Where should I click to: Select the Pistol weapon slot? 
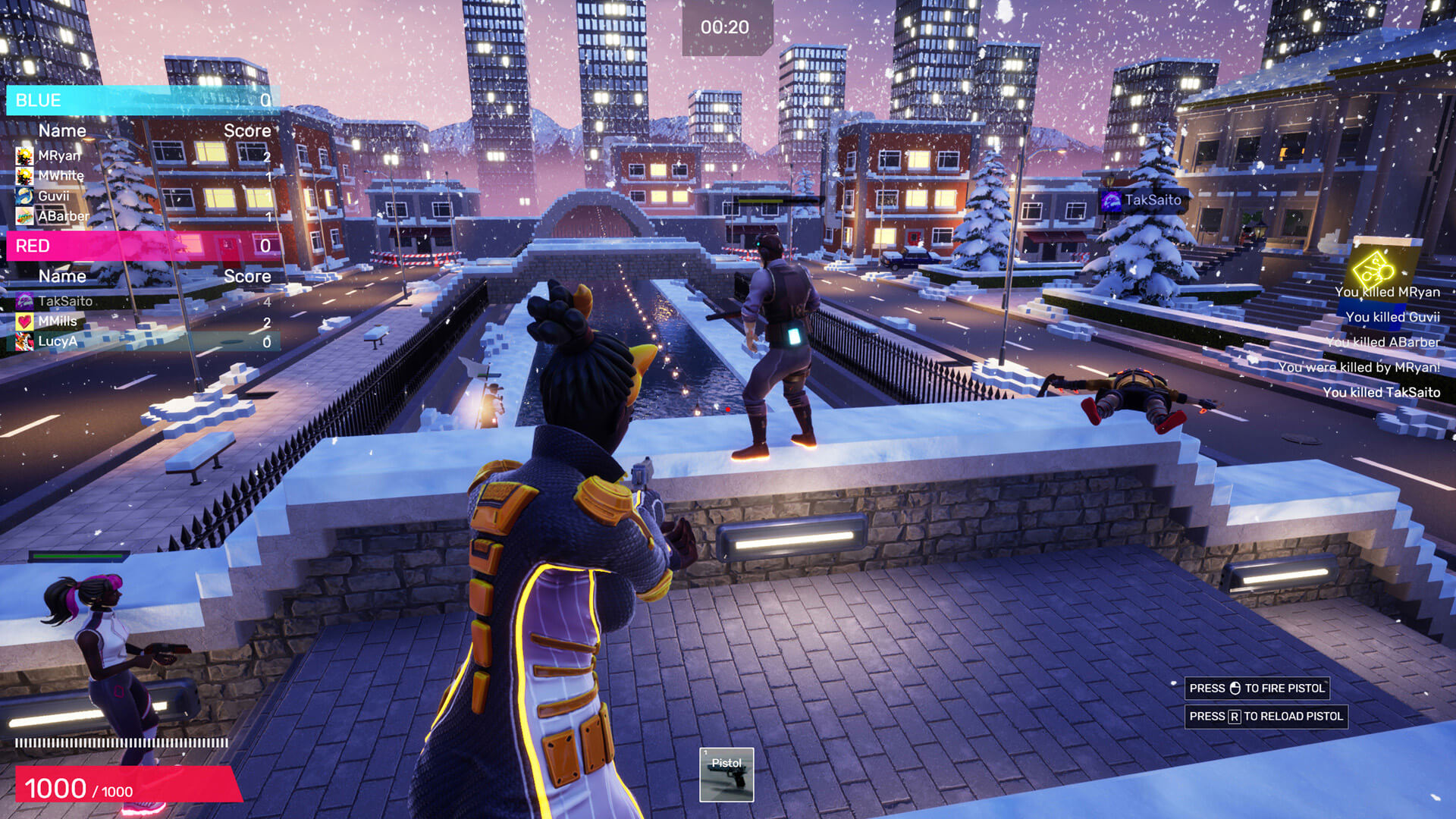tap(726, 774)
